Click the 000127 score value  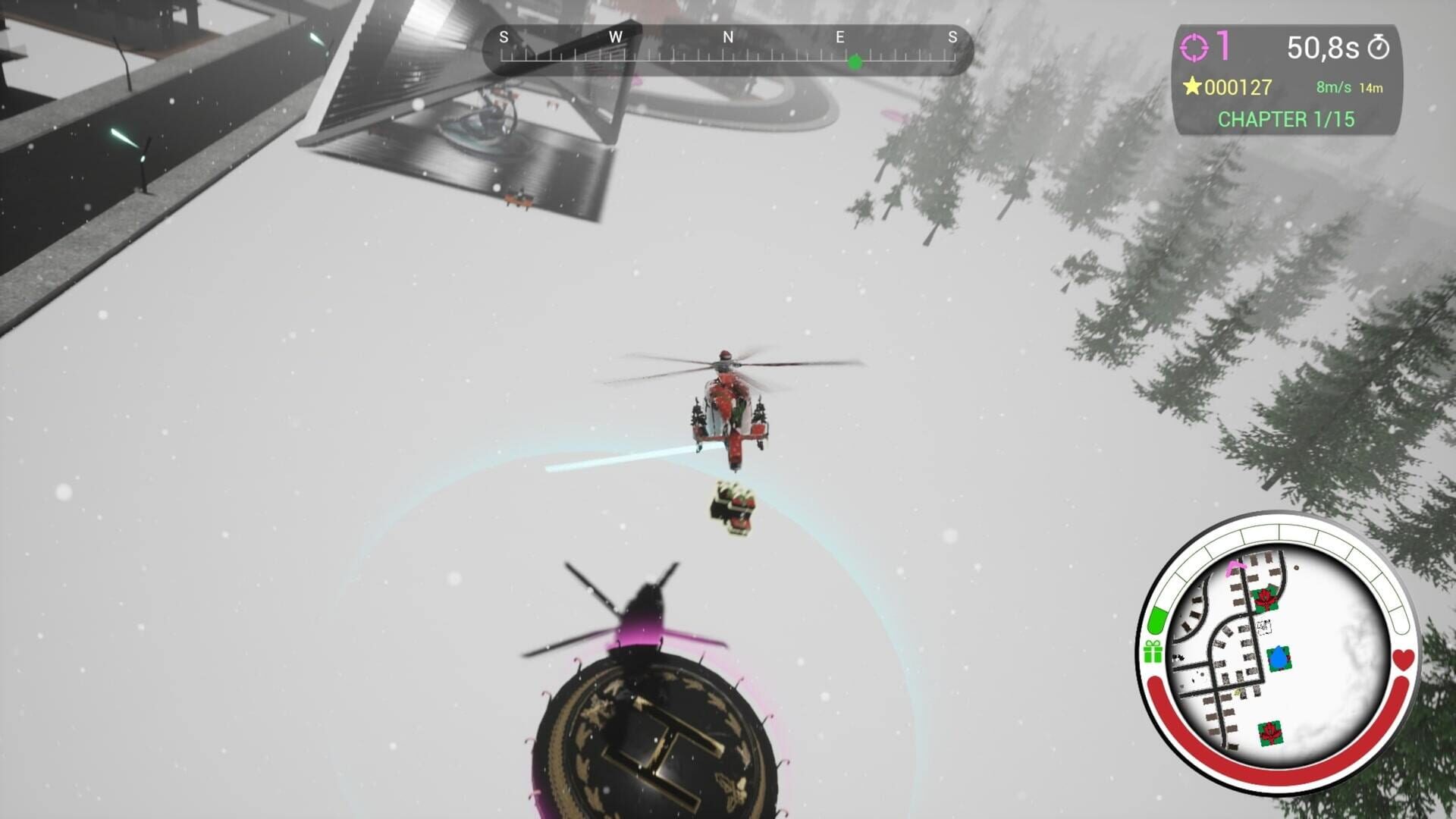1237,87
